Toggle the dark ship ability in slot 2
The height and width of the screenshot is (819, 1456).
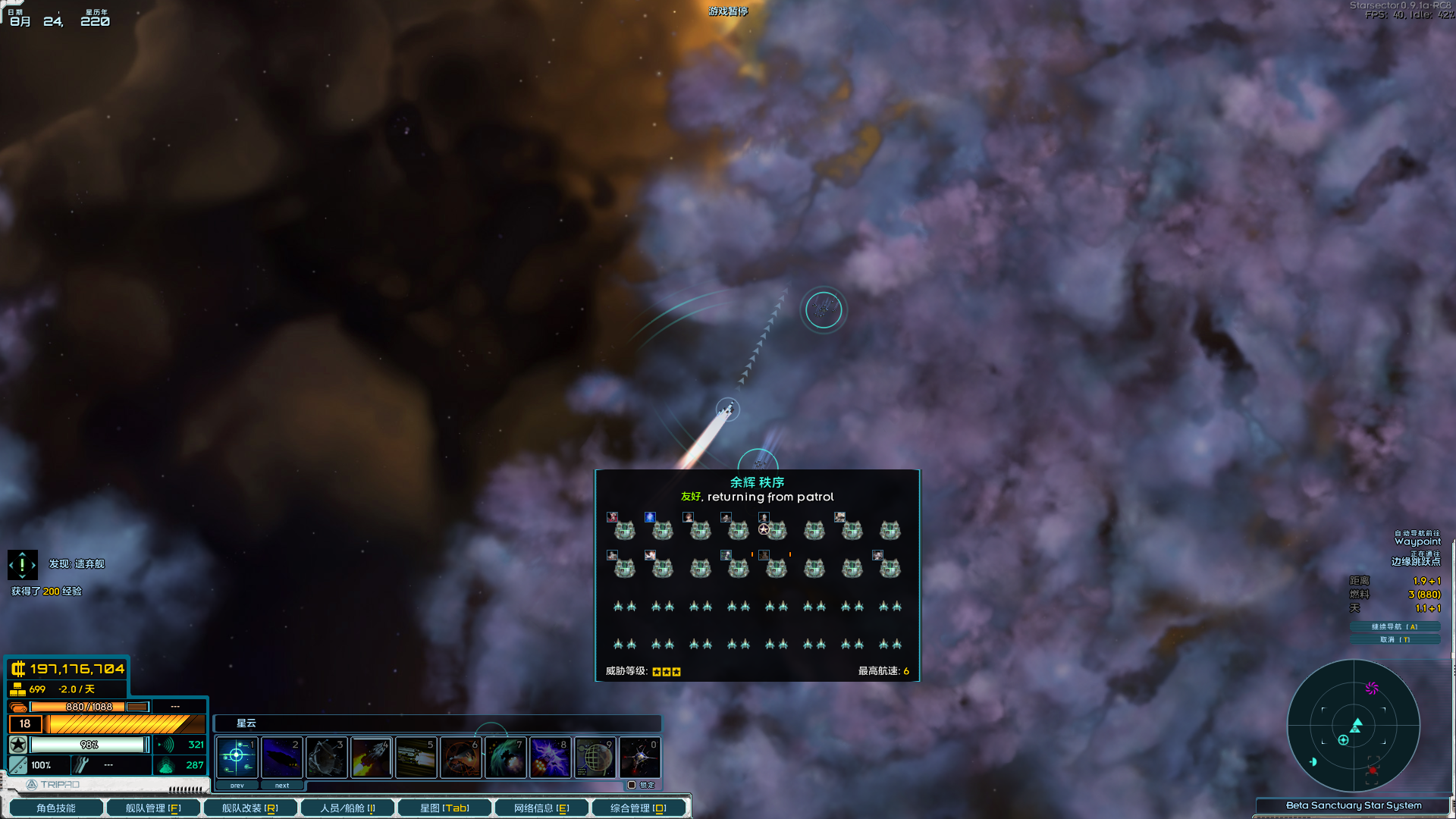281,757
